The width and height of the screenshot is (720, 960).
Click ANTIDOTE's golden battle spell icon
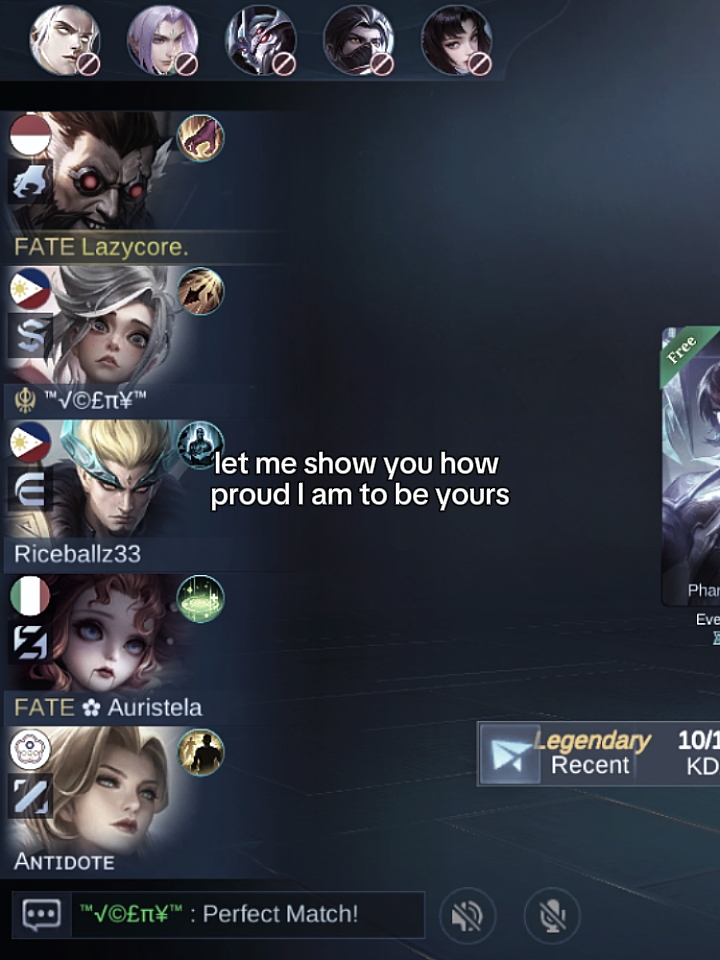[x=200, y=752]
